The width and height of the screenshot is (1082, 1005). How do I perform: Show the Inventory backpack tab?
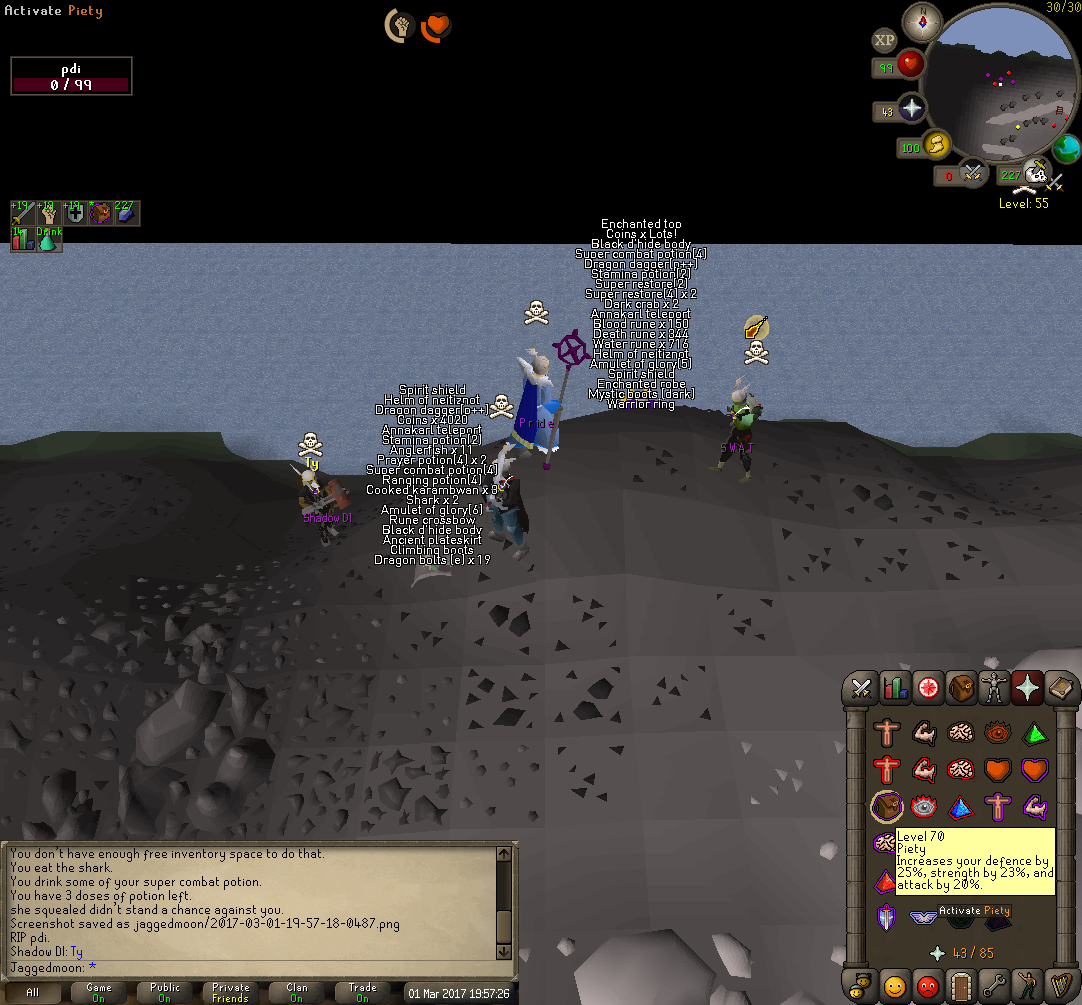coord(962,688)
